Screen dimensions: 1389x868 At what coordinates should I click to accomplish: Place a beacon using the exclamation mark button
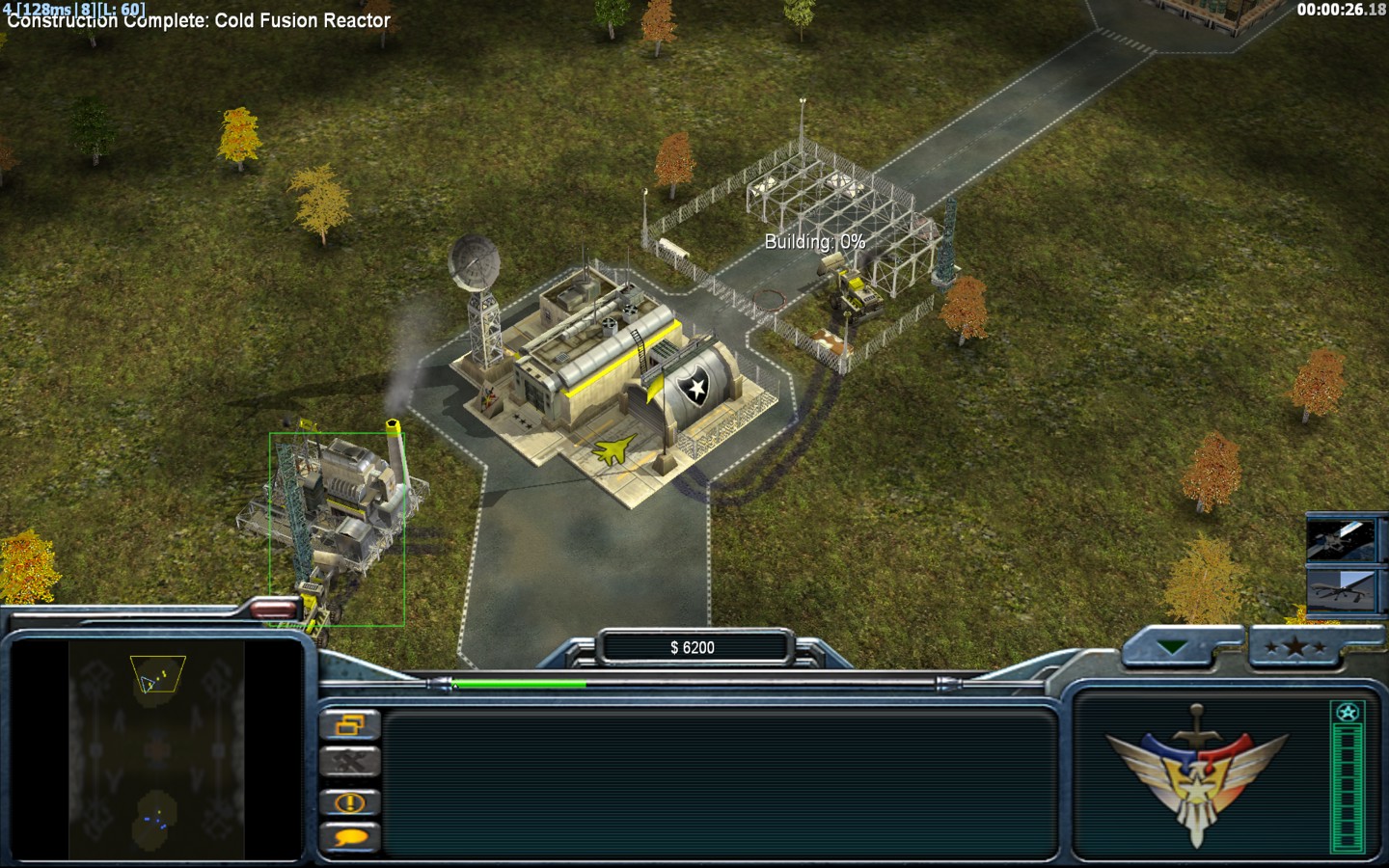coord(349,801)
